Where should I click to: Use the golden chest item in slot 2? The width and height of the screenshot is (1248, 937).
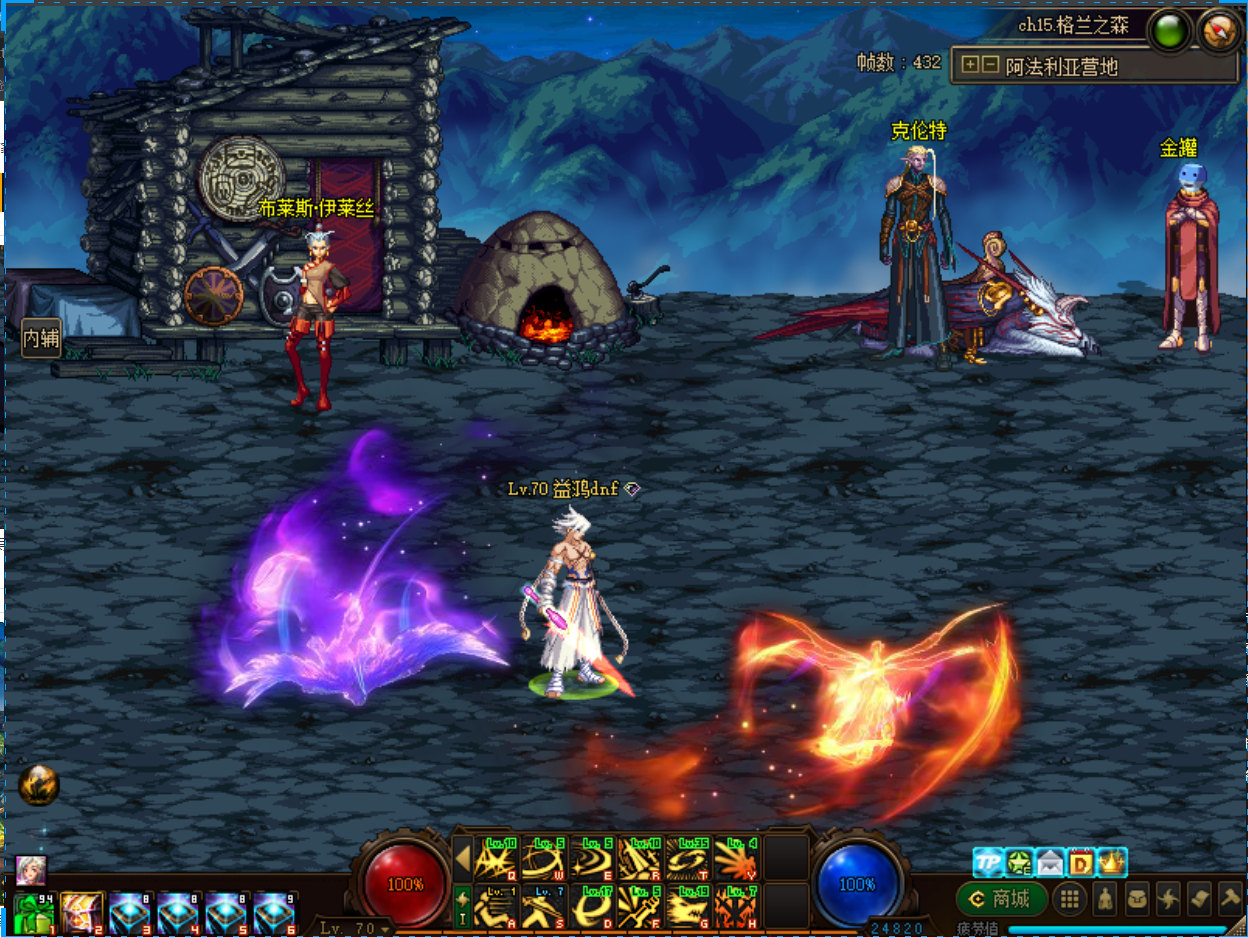[81, 912]
